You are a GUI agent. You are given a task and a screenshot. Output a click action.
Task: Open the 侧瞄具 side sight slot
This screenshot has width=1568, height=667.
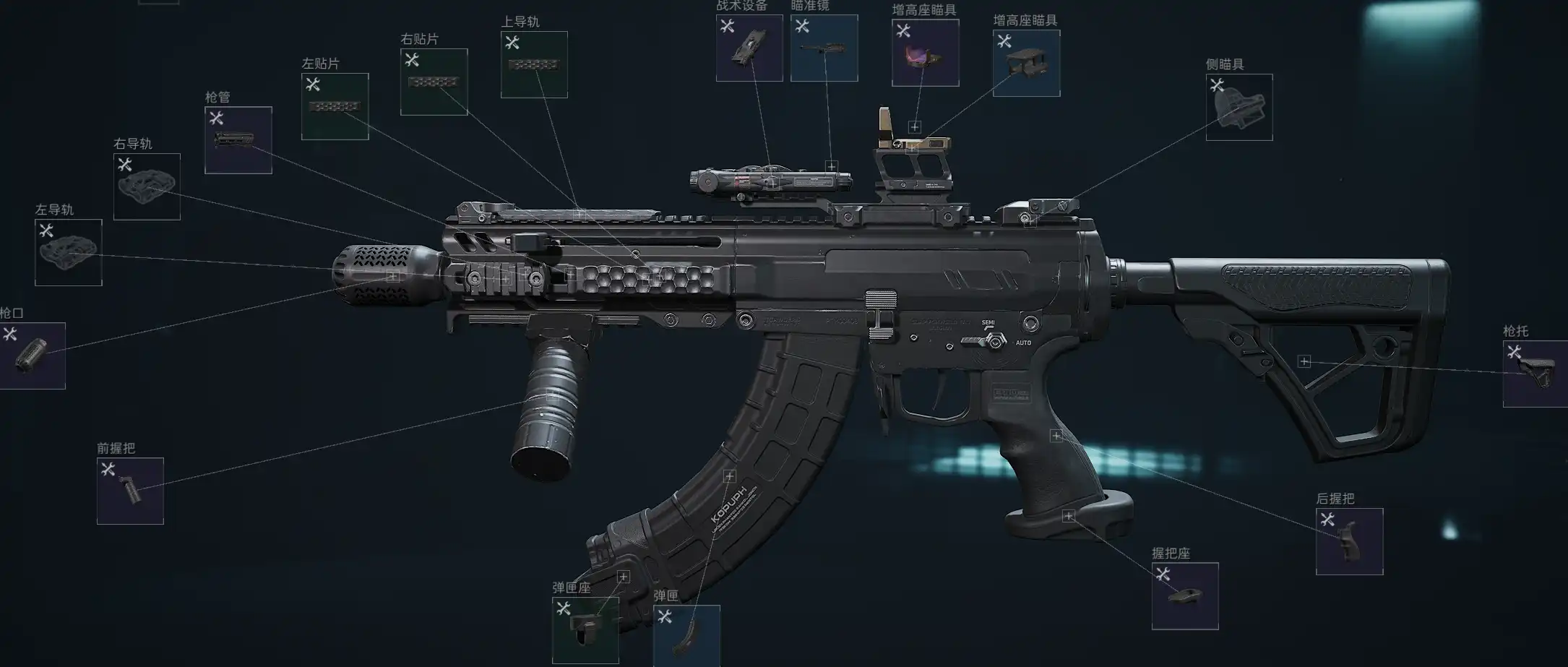point(1239,107)
